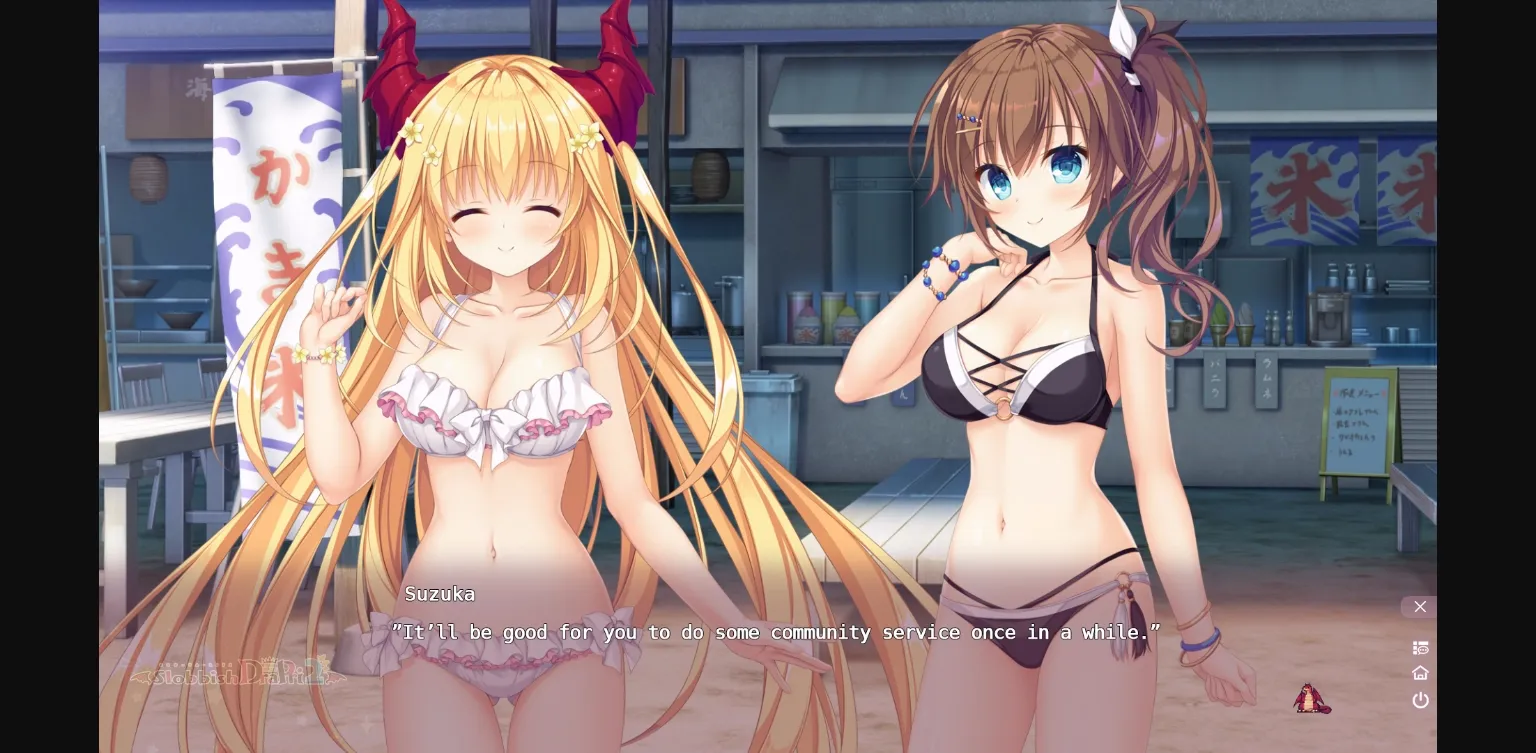Select Suzuka's name label
The width and height of the screenshot is (1536, 753).
pos(440,593)
